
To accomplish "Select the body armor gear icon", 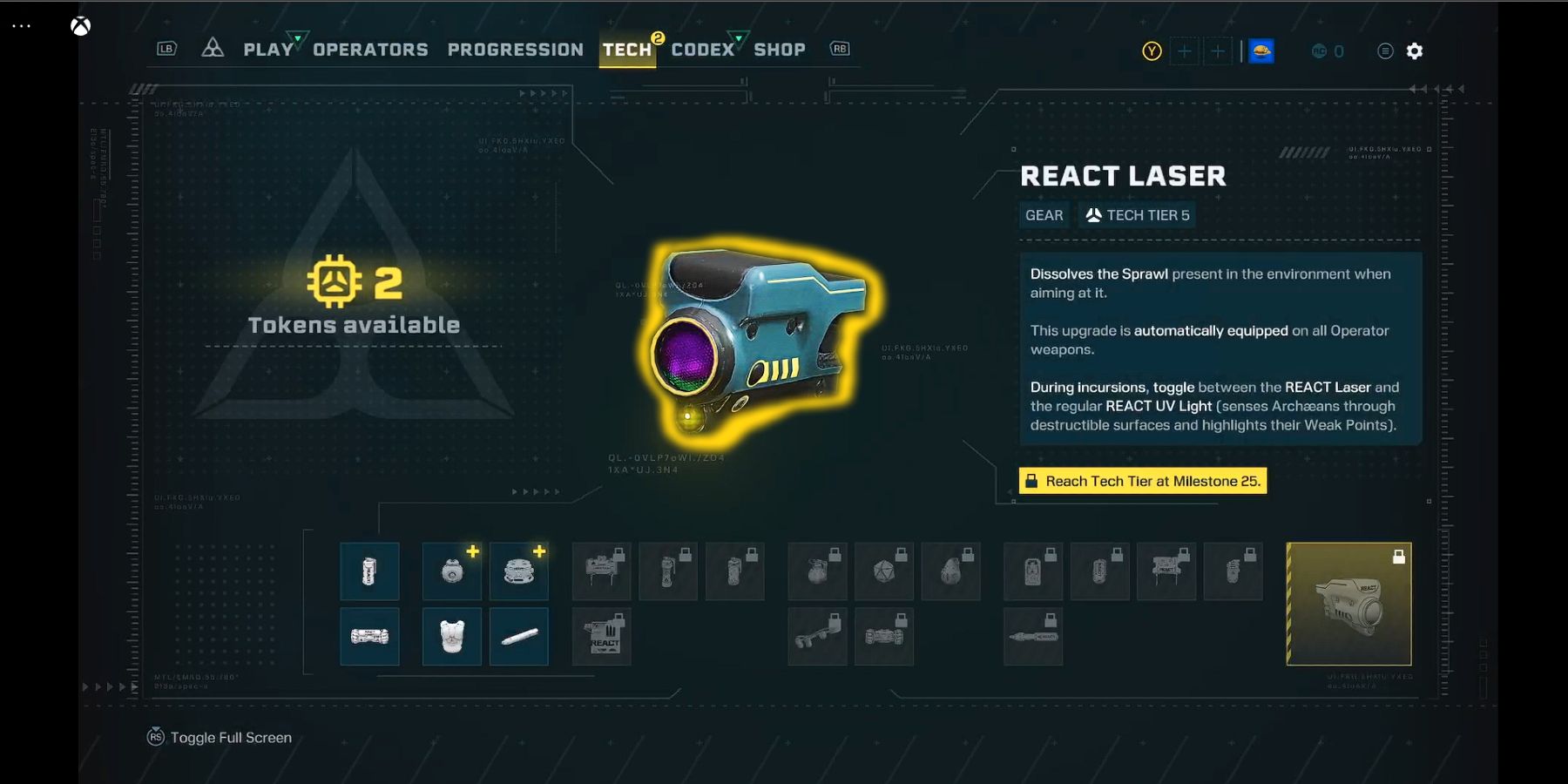I will 452,636.
